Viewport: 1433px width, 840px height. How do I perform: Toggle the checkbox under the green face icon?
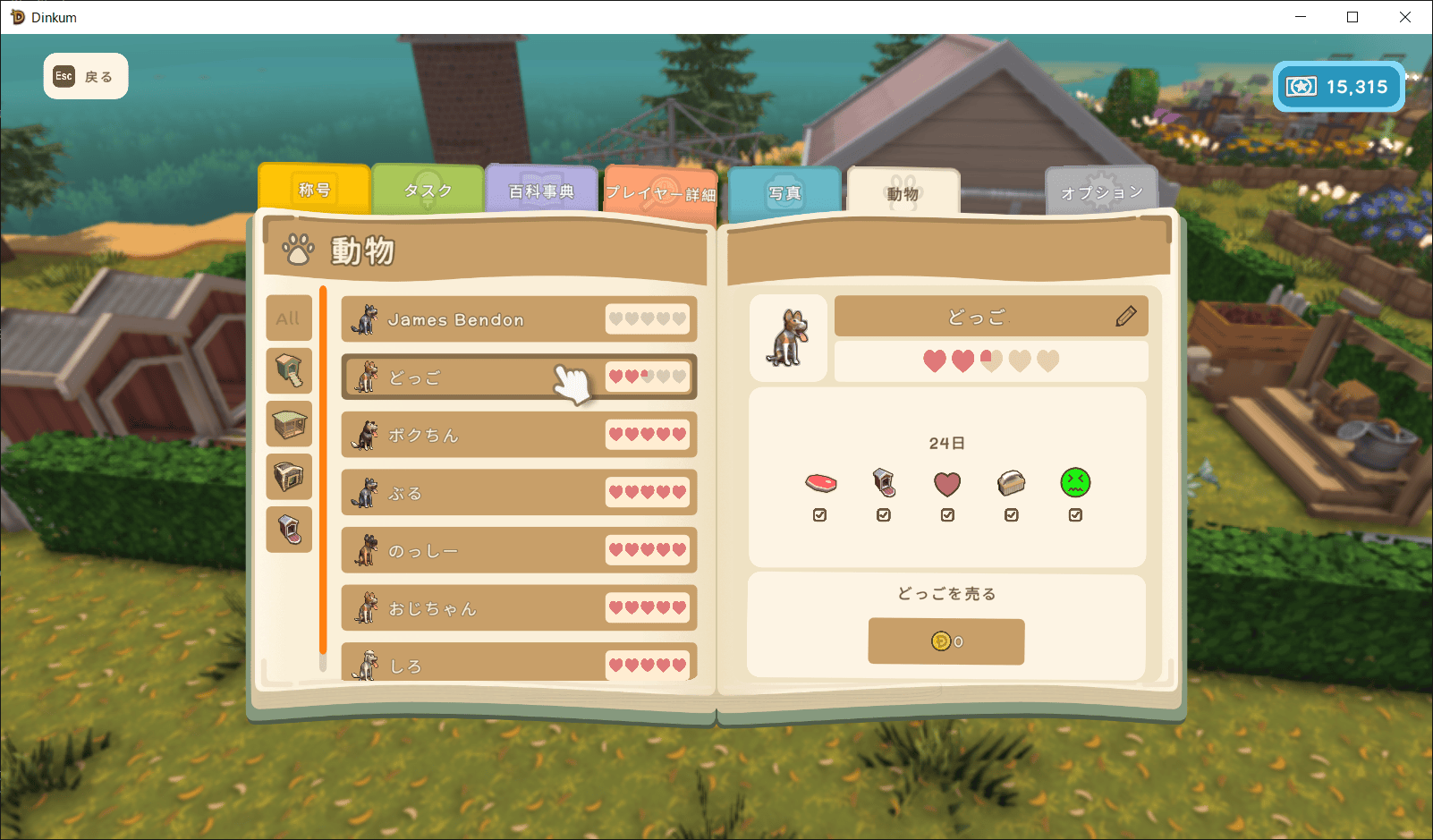pyautogui.click(x=1075, y=515)
